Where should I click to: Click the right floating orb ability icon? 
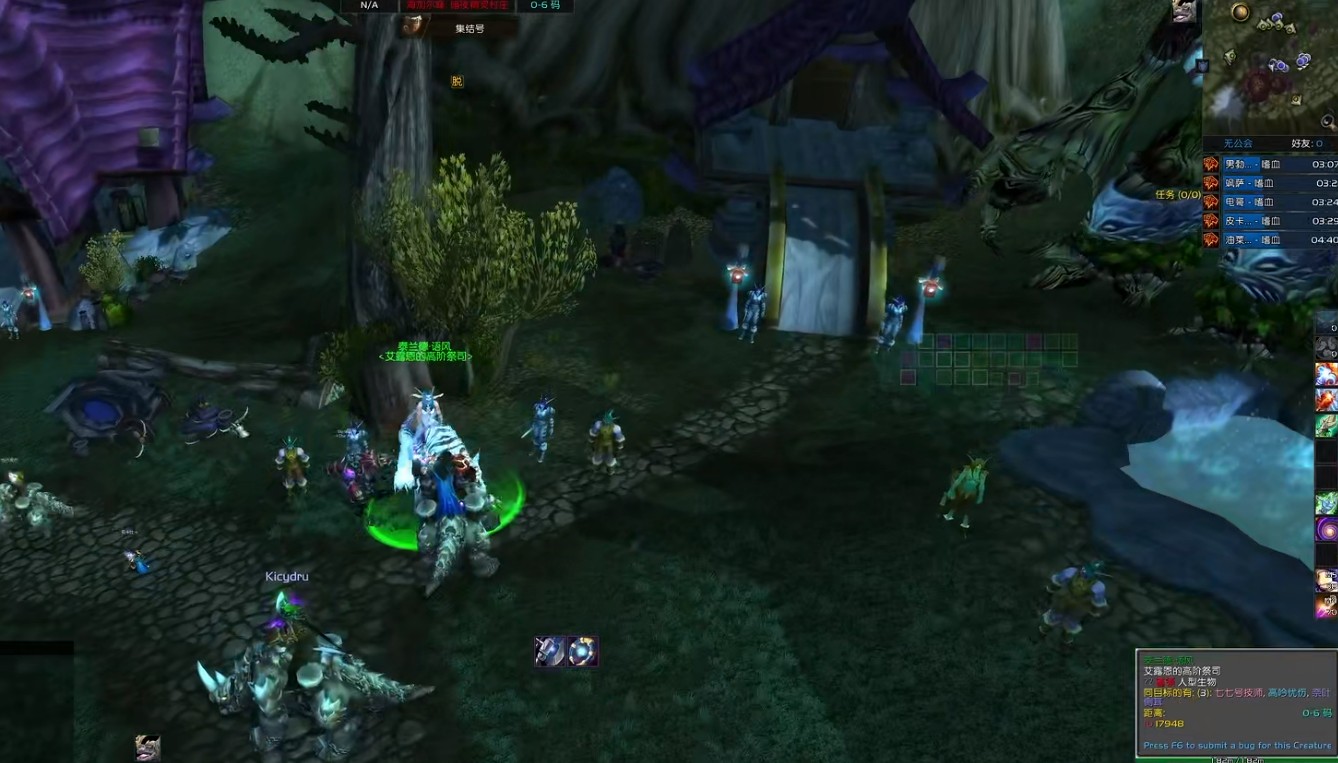[x=583, y=651]
